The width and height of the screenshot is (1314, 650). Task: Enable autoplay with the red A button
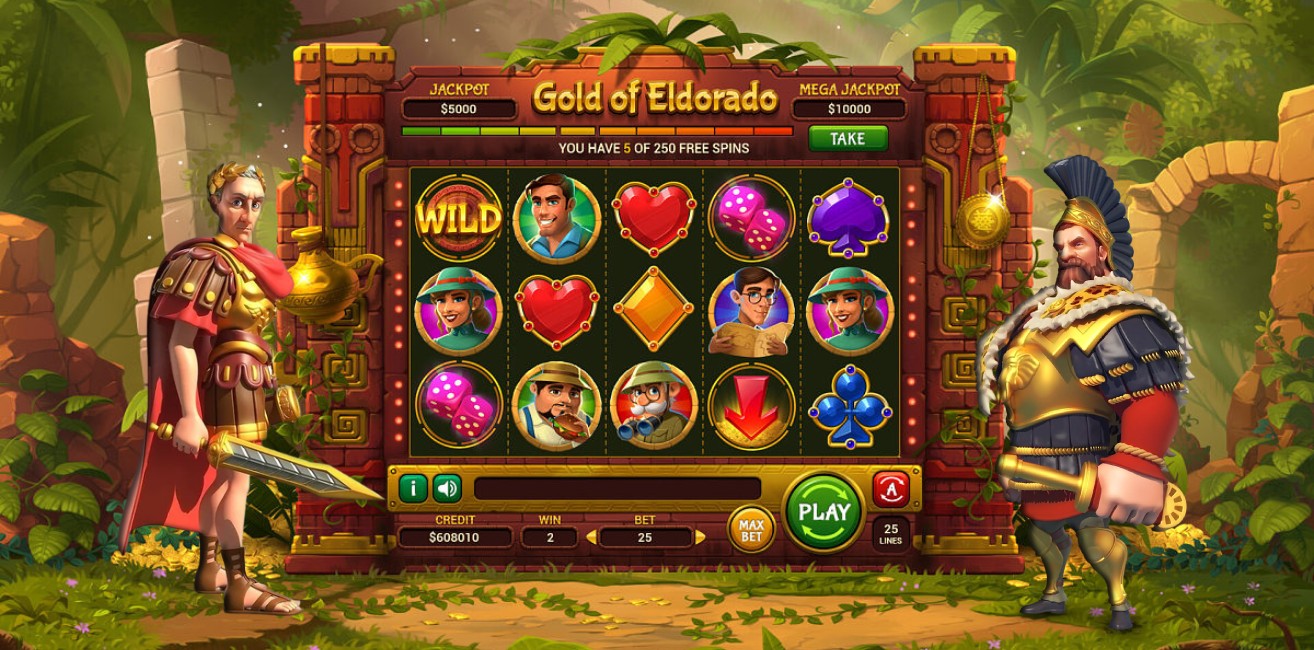[890, 489]
